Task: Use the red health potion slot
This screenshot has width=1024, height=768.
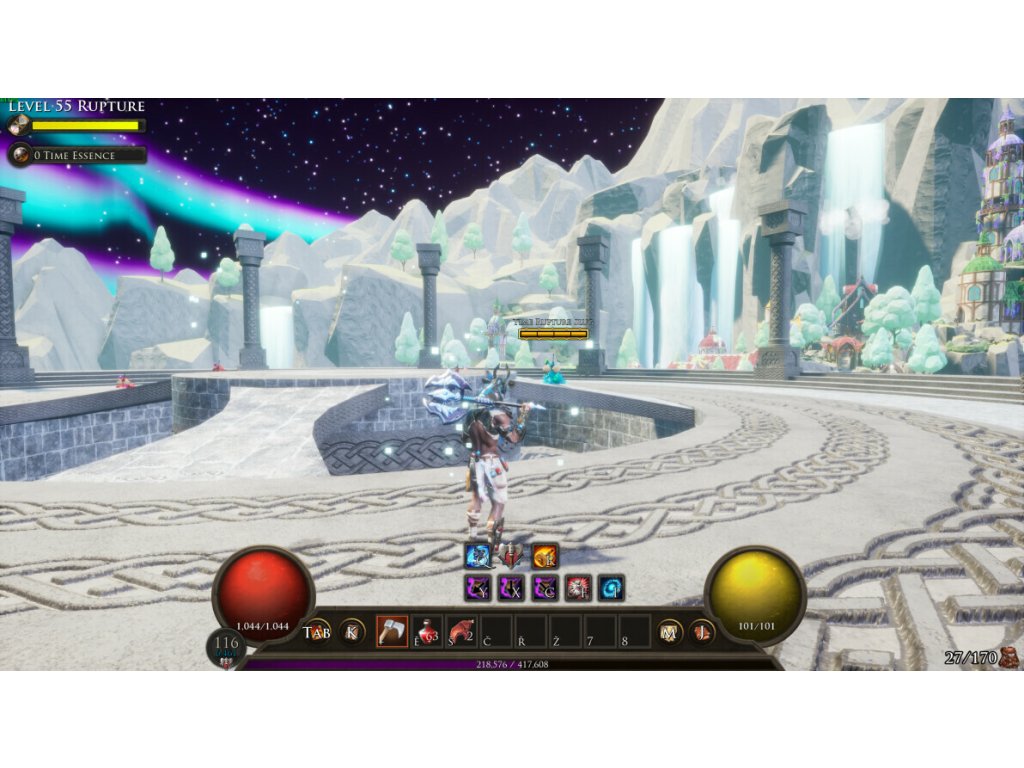Action: click(427, 631)
